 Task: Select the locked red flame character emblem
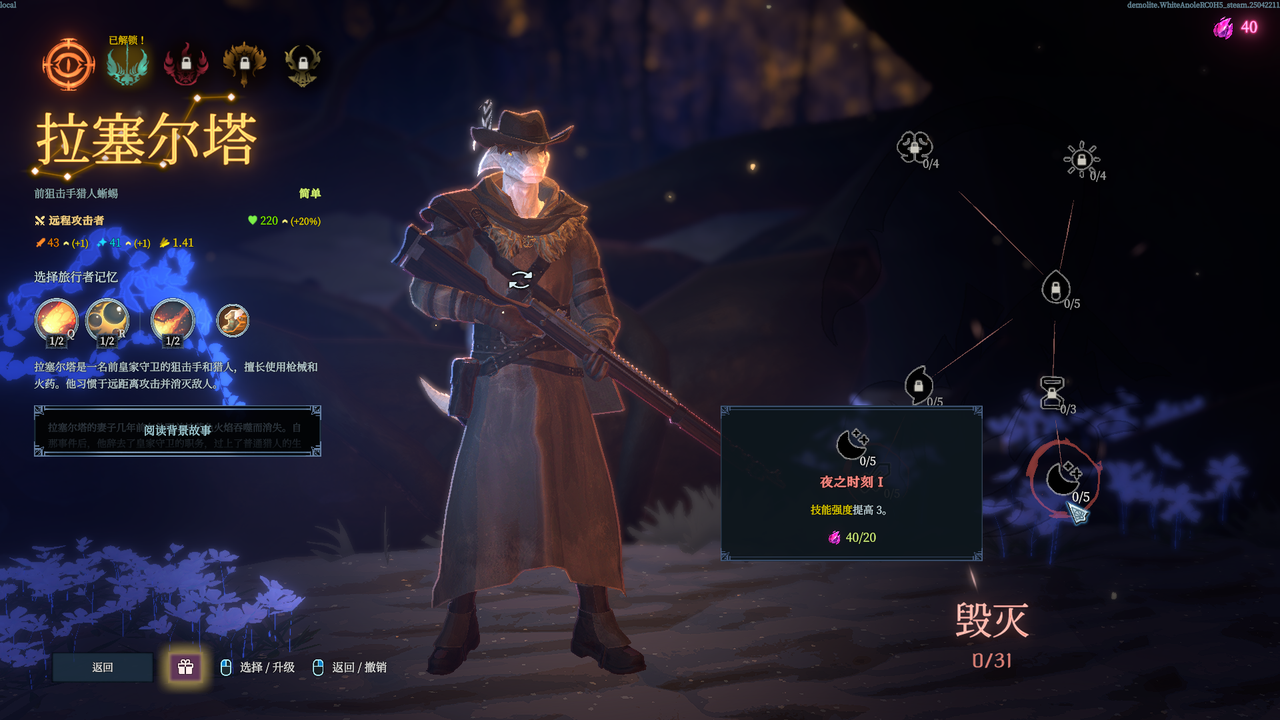185,66
